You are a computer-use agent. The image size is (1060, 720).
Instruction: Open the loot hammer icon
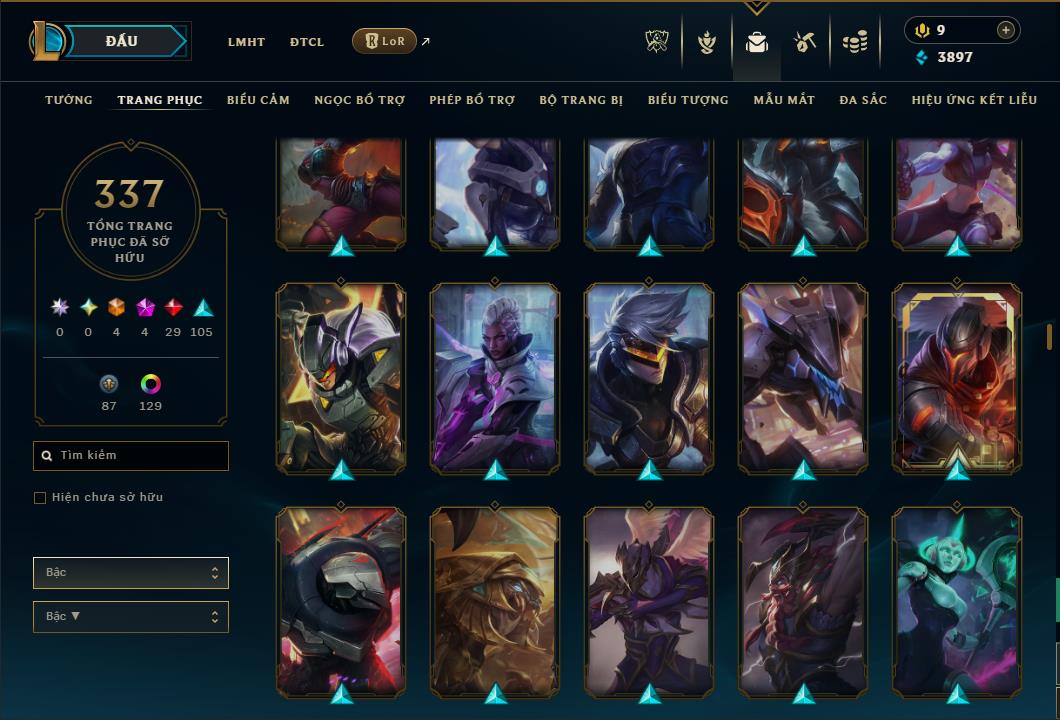(805, 42)
